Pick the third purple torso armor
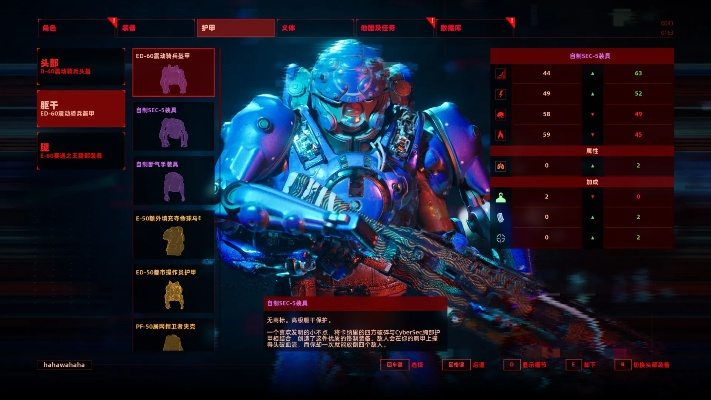Viewport: 711px width, 400px height. tap(174, 180)
